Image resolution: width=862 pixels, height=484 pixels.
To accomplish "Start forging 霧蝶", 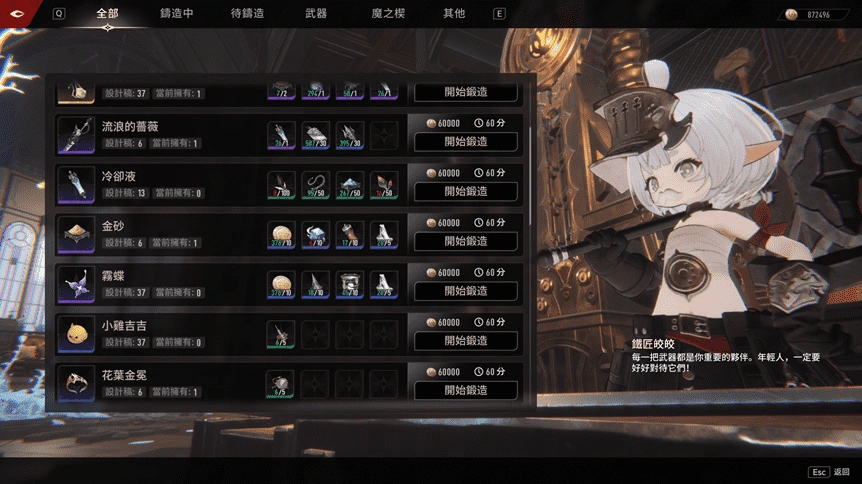I will (x=466, y=291).
